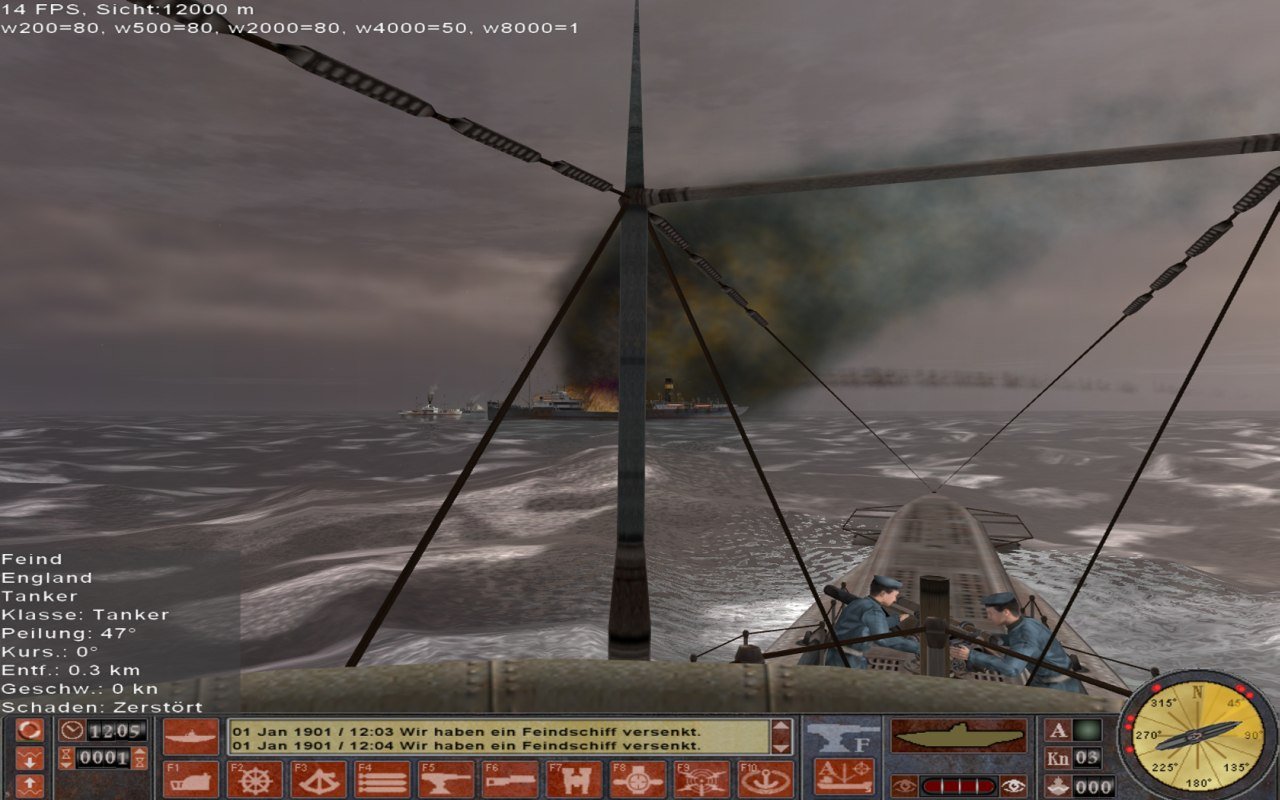Toggle the right eye observation view
The width and height of the screenshot is (1280, 800).
(1013, 786)
